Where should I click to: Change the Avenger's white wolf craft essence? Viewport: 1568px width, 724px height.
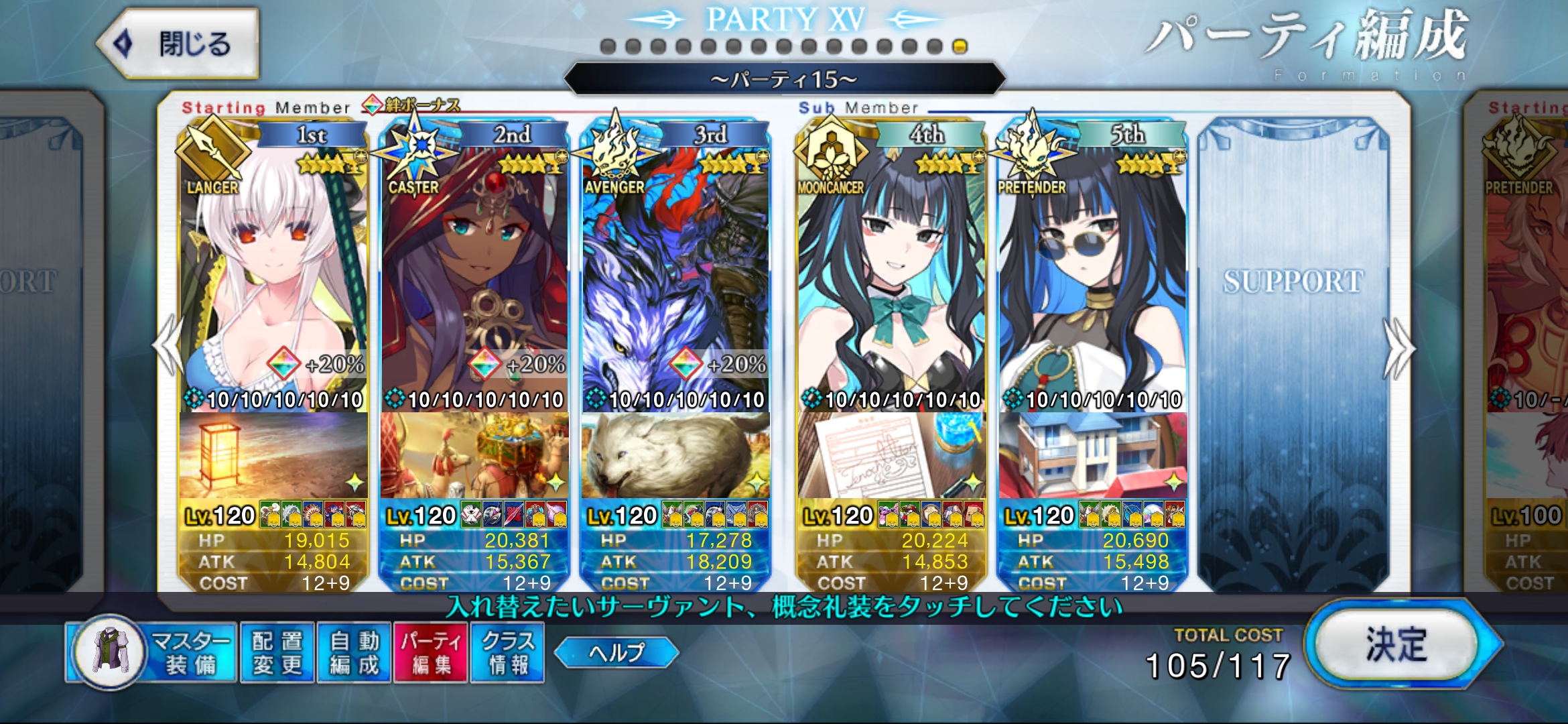(x=675, y=456)
